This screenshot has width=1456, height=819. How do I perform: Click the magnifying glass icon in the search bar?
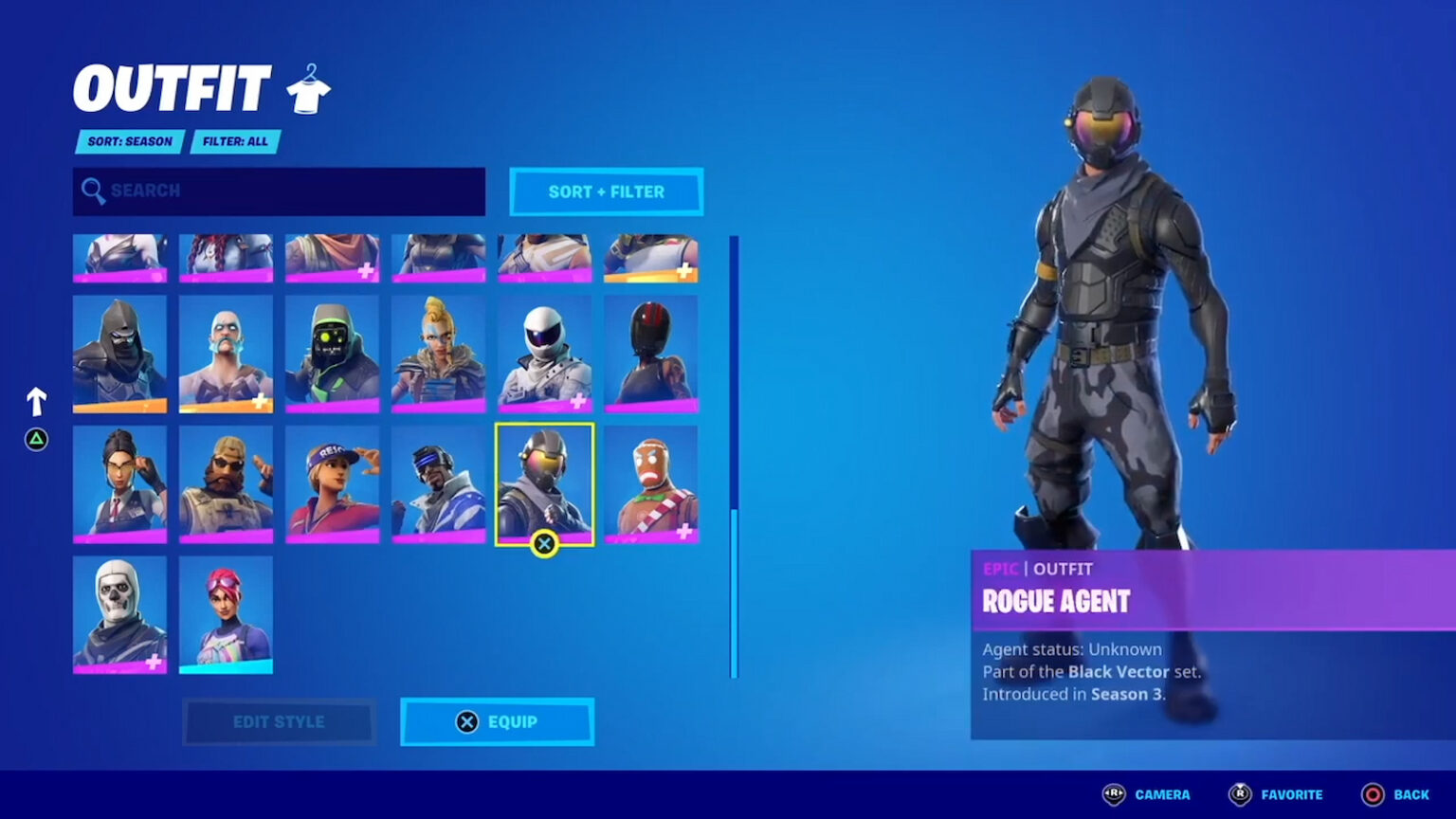pos(93,191)
